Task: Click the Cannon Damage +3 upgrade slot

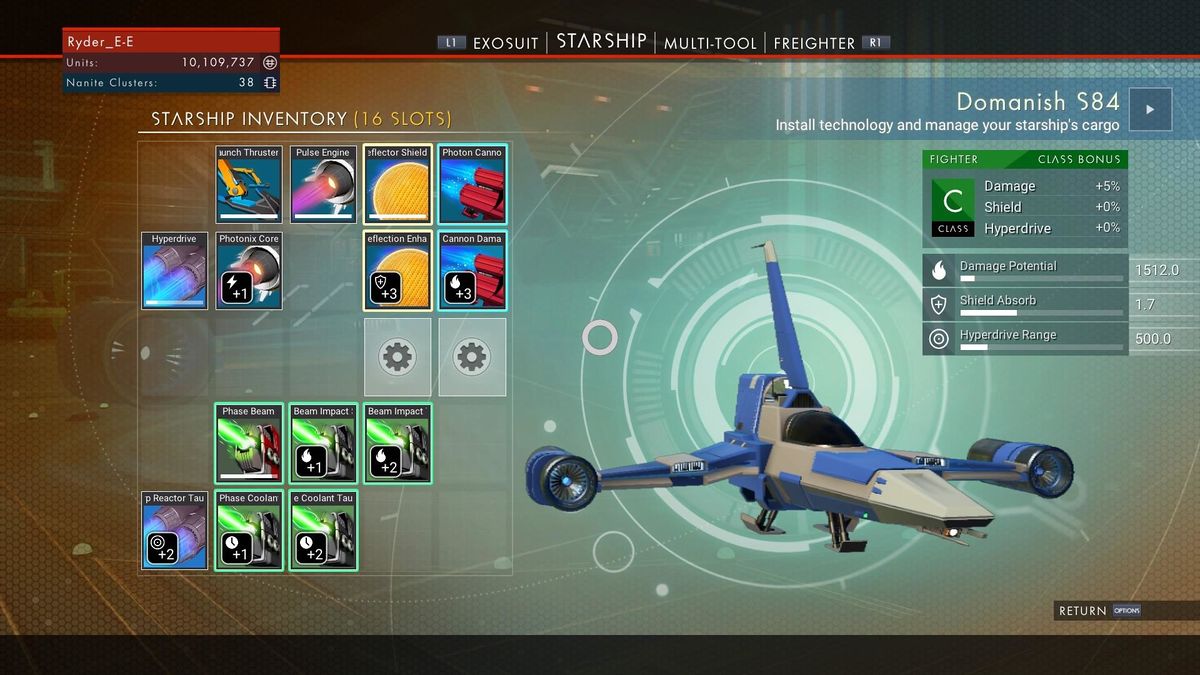Action: 472,270
